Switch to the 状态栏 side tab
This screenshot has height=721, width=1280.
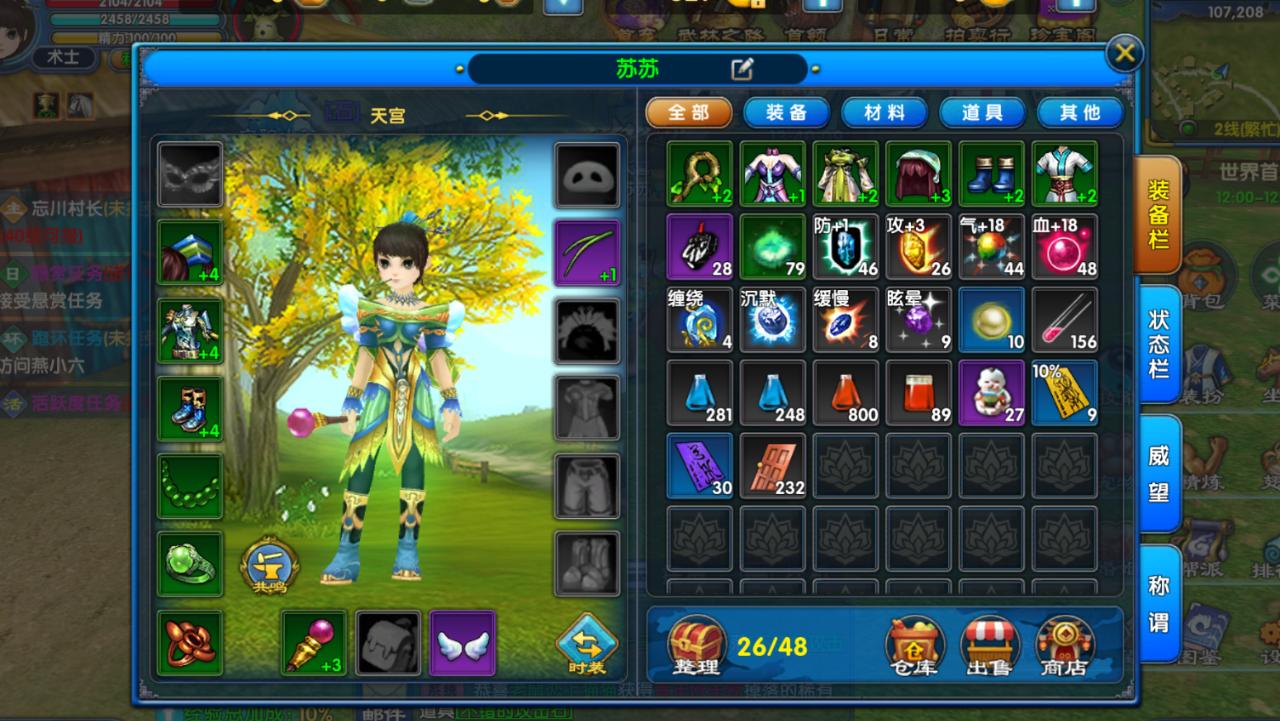(1159, 343)
